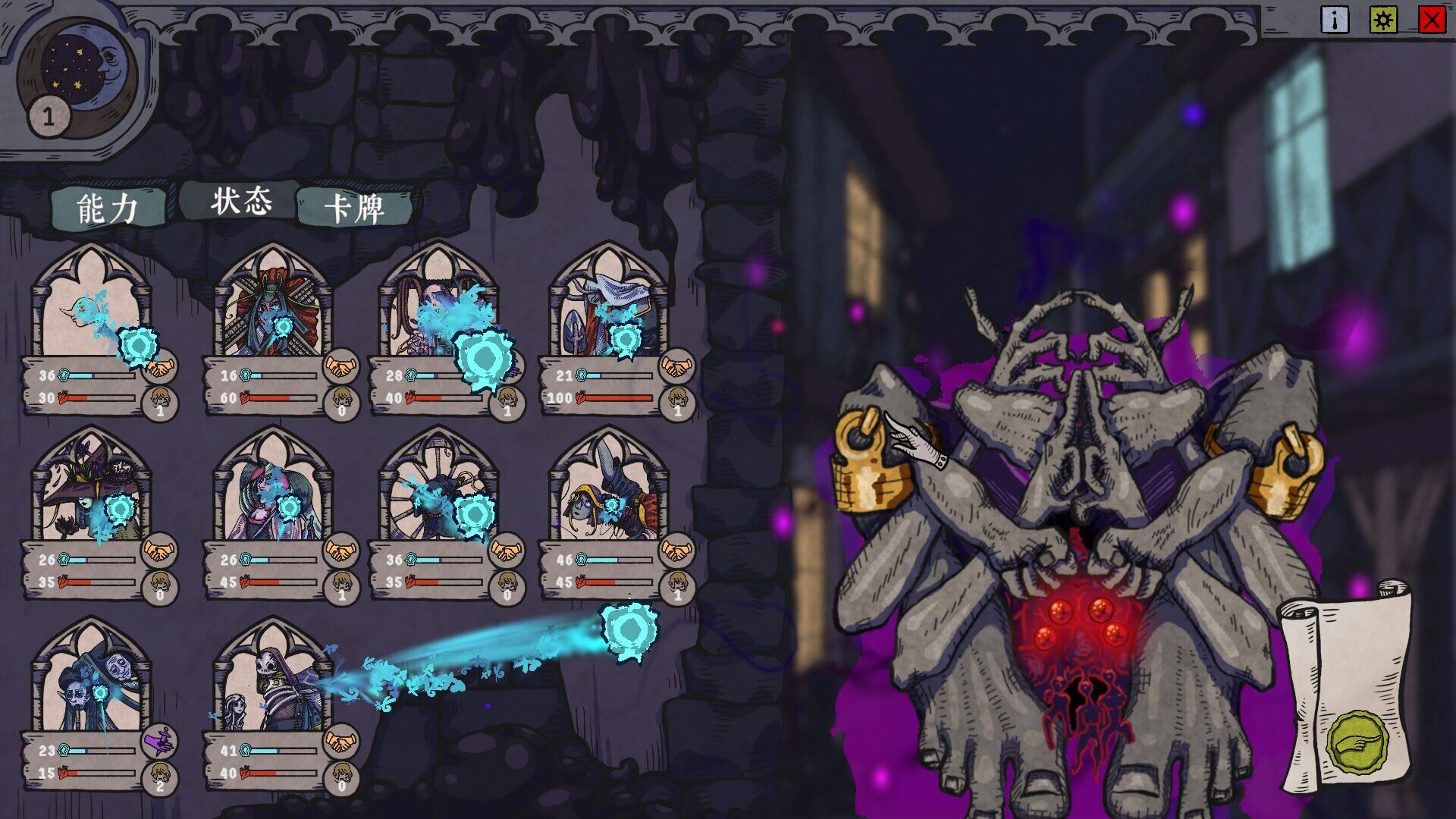Open the info panel button
Image resolution: width=1456 pixels, height=819 pixels.
coord(1334,19)
